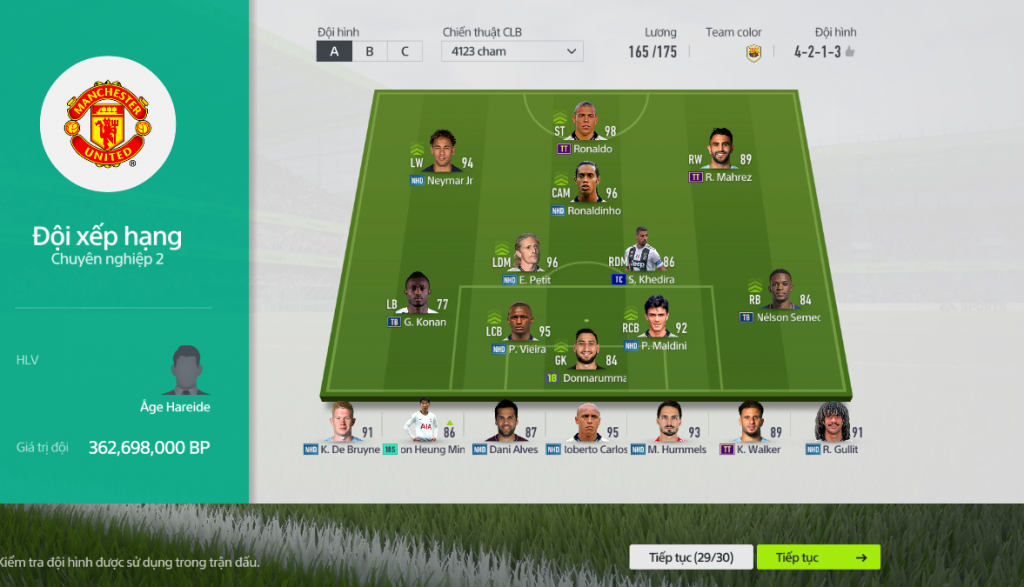This screenshot has width=1024, height=587.
Task: Select CAM Ronaldinho card
Action: (x=588, y=184)
